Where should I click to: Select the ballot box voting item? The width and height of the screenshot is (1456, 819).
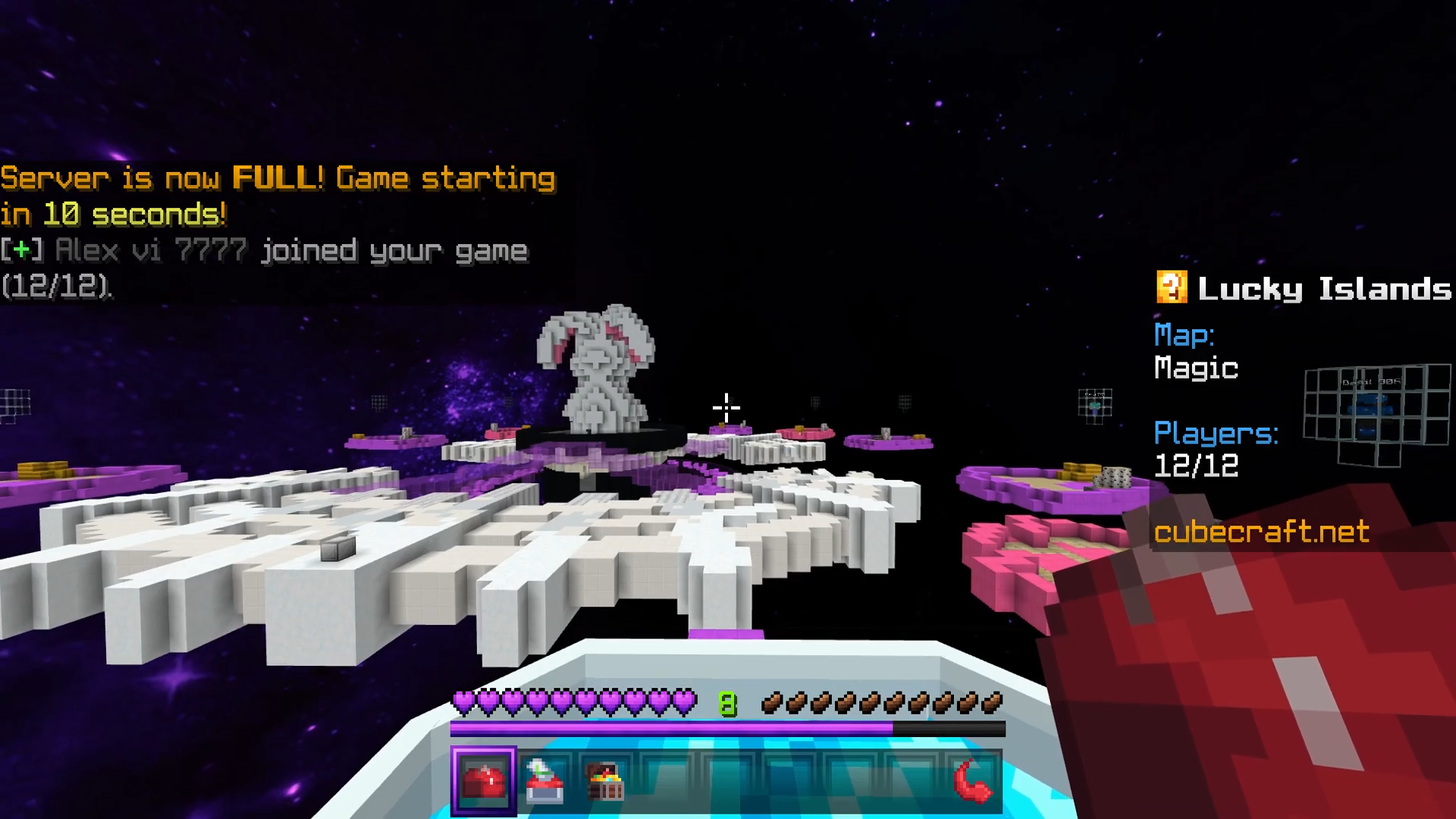click(544, 781)
